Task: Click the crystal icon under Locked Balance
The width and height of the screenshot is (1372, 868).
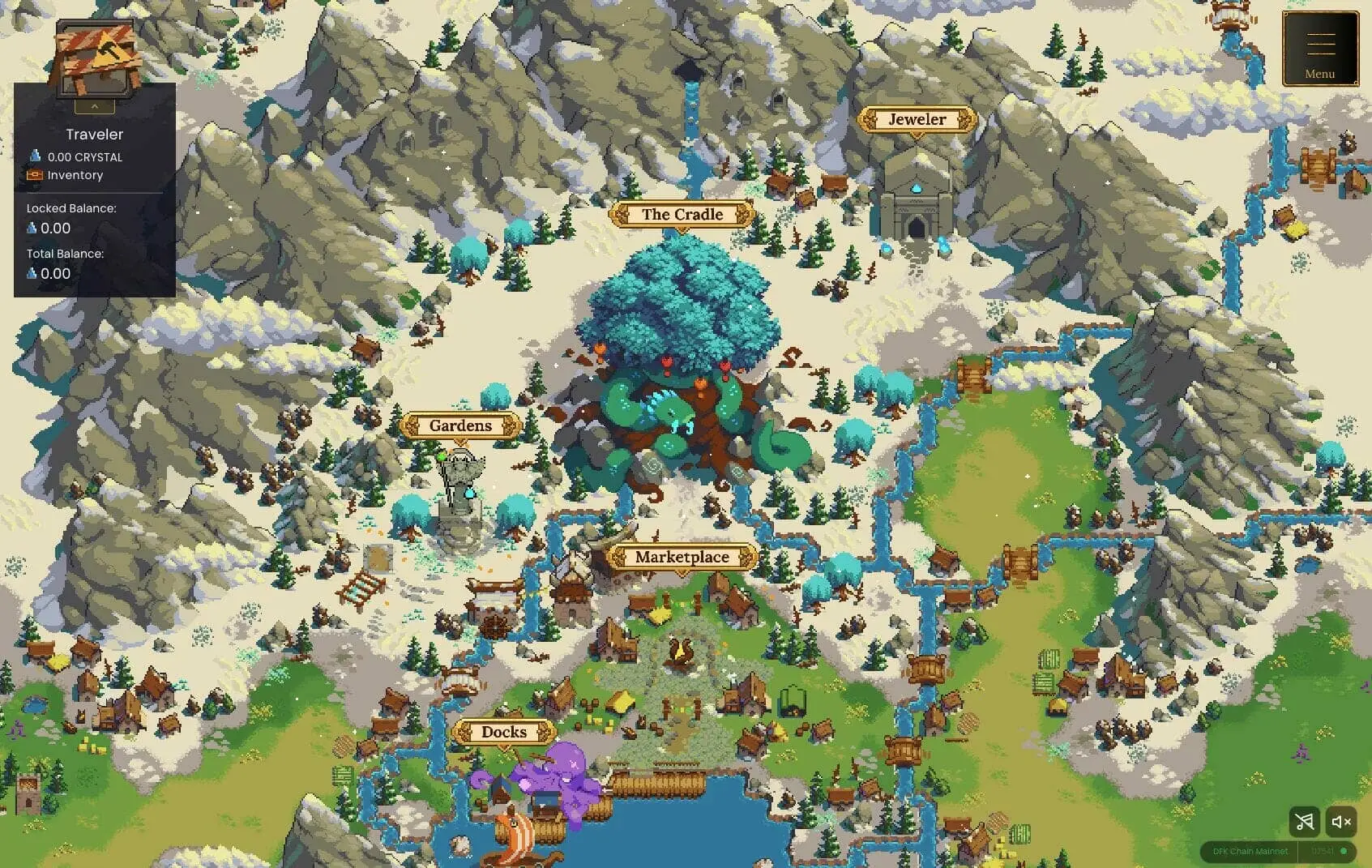Action: click(x=33, y=229)
